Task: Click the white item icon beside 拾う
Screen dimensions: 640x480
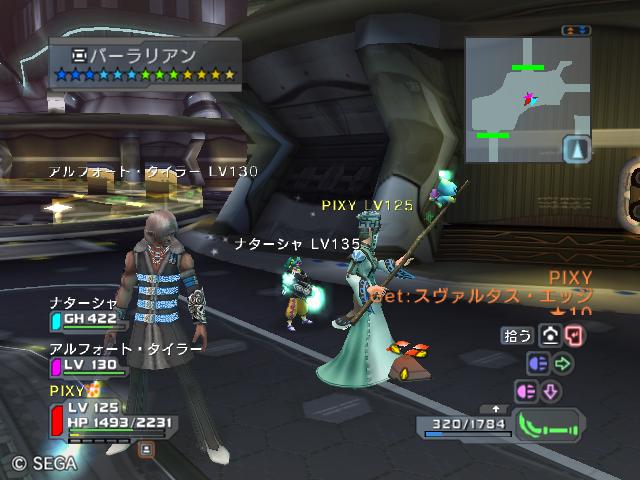Action: pyautogui.click(x=549, y=336)
